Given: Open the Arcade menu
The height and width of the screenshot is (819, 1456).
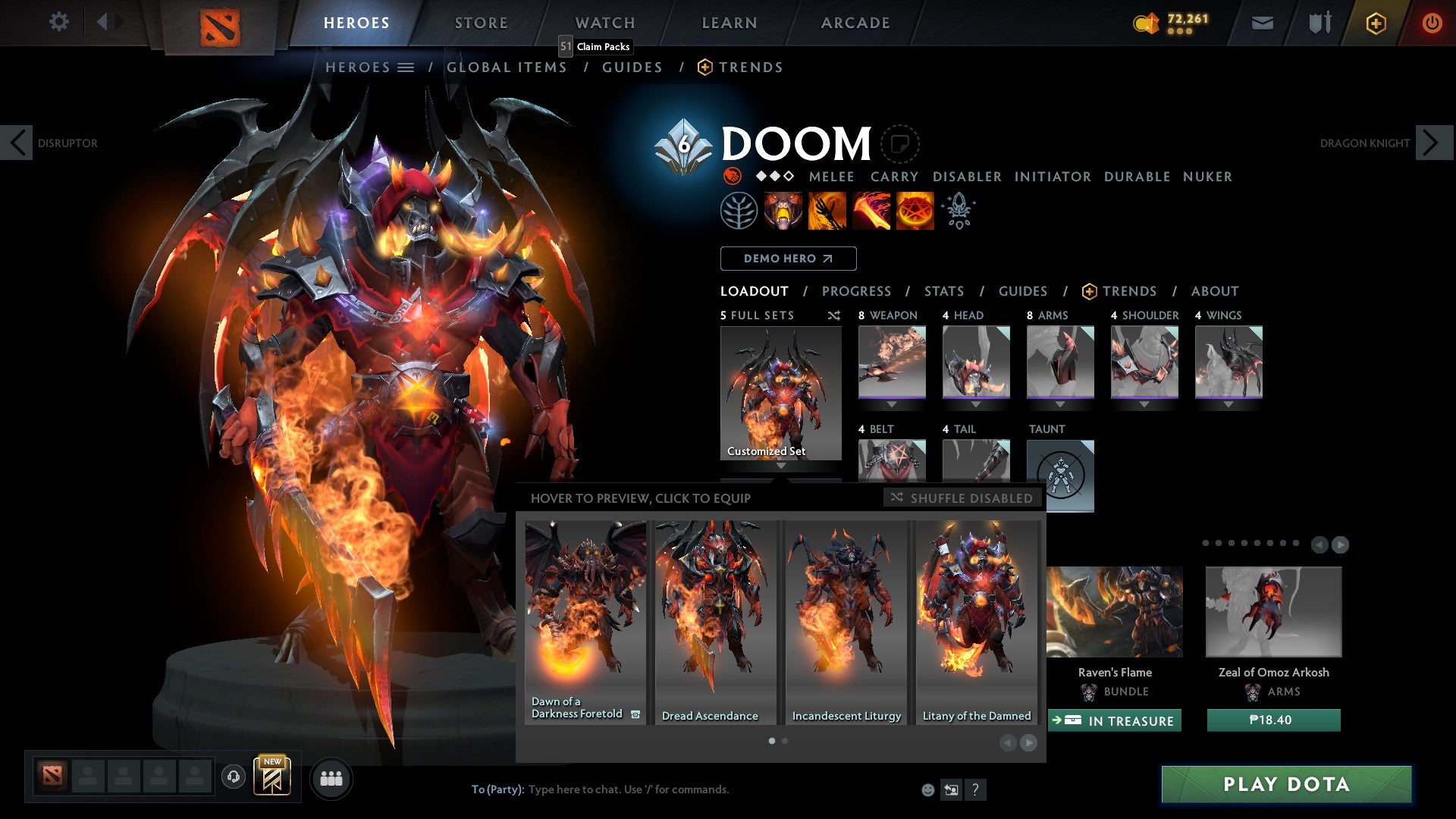Looking at the screenshot, I should [x=855, y=22].
